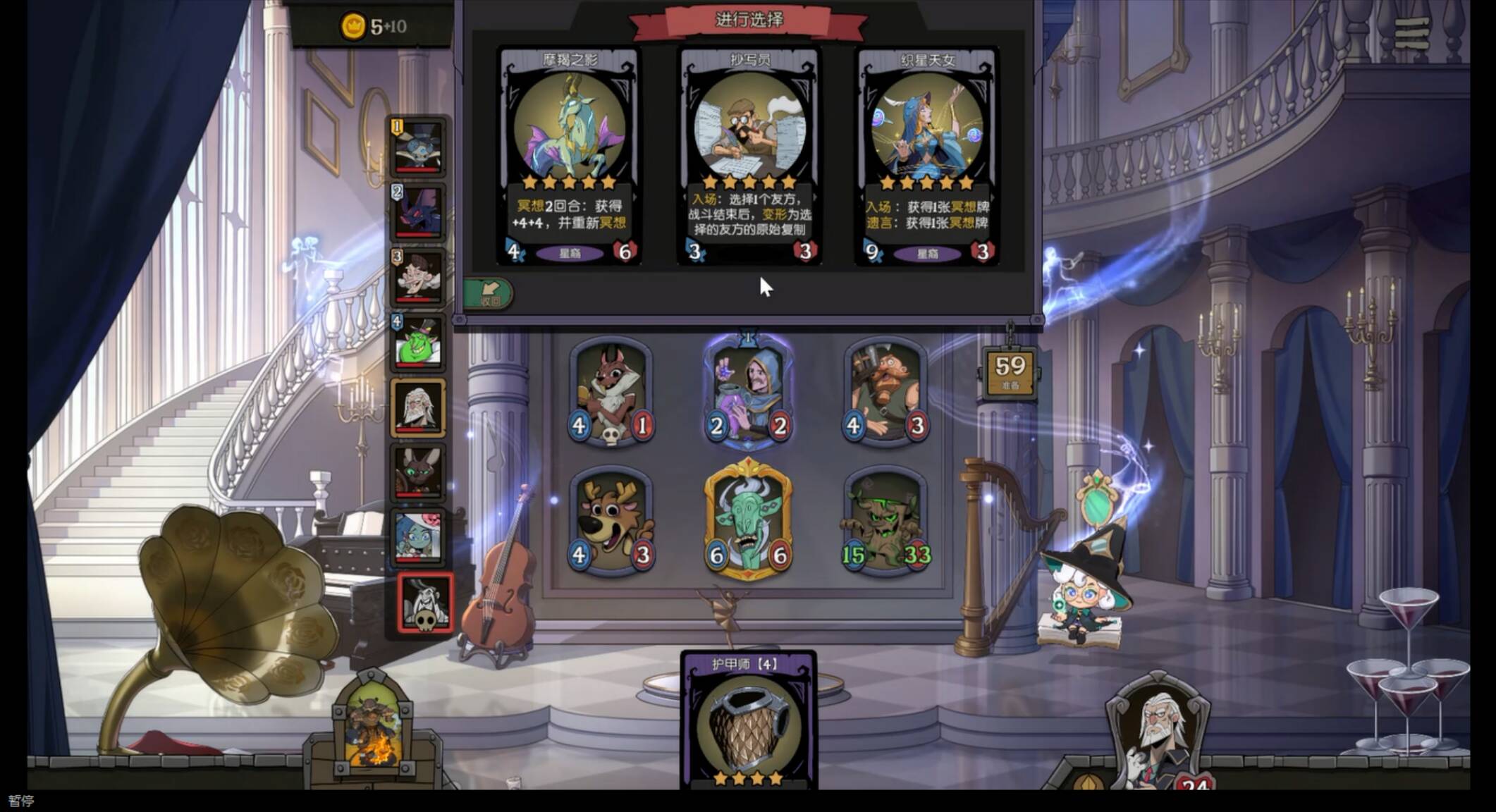Select the blue-hooded wizard minion
Screen dimensions: 1496x812
point(749,392)
